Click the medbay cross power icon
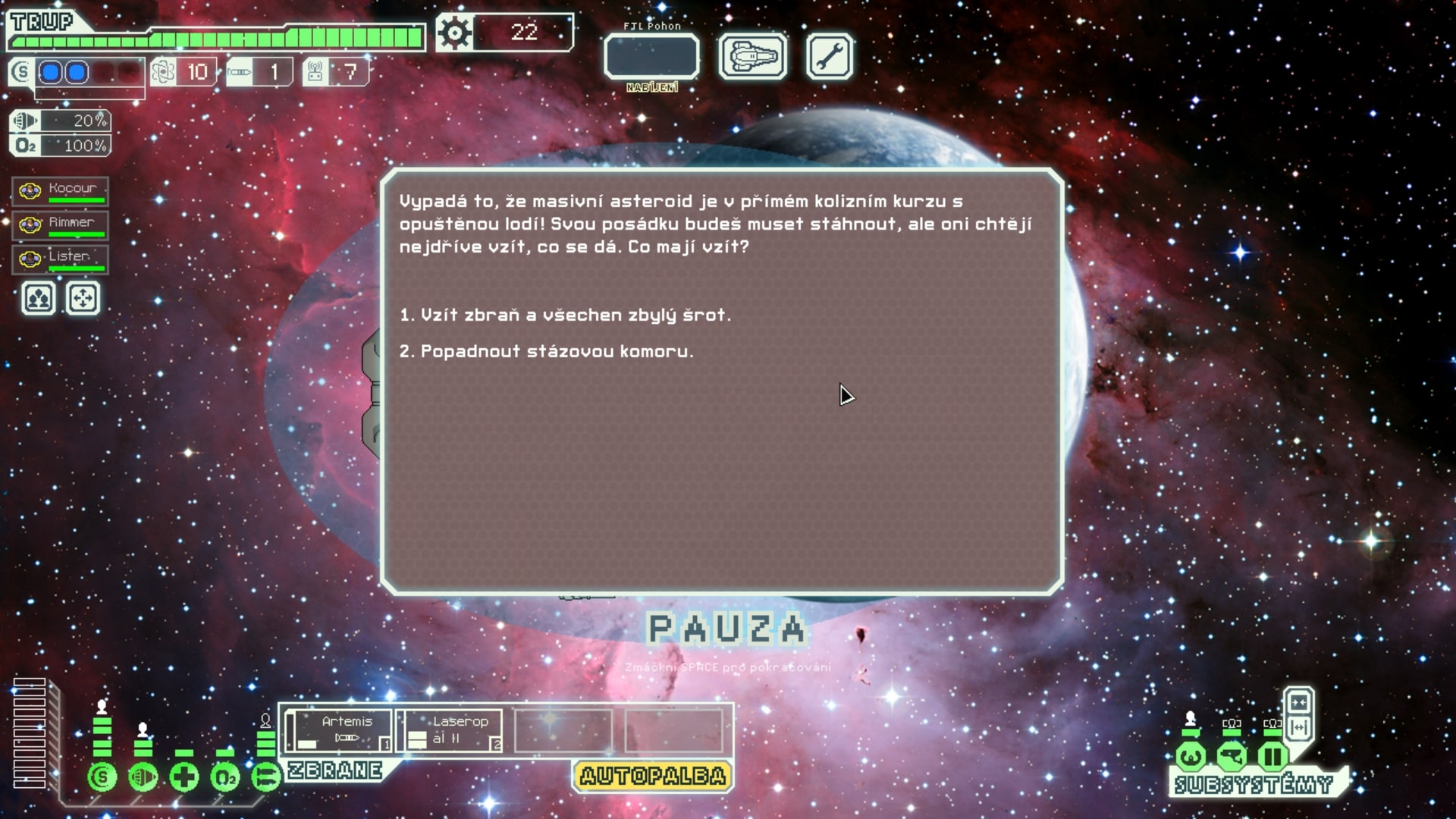Viewport: 1456px width, 819px height. tap(183, 777)
